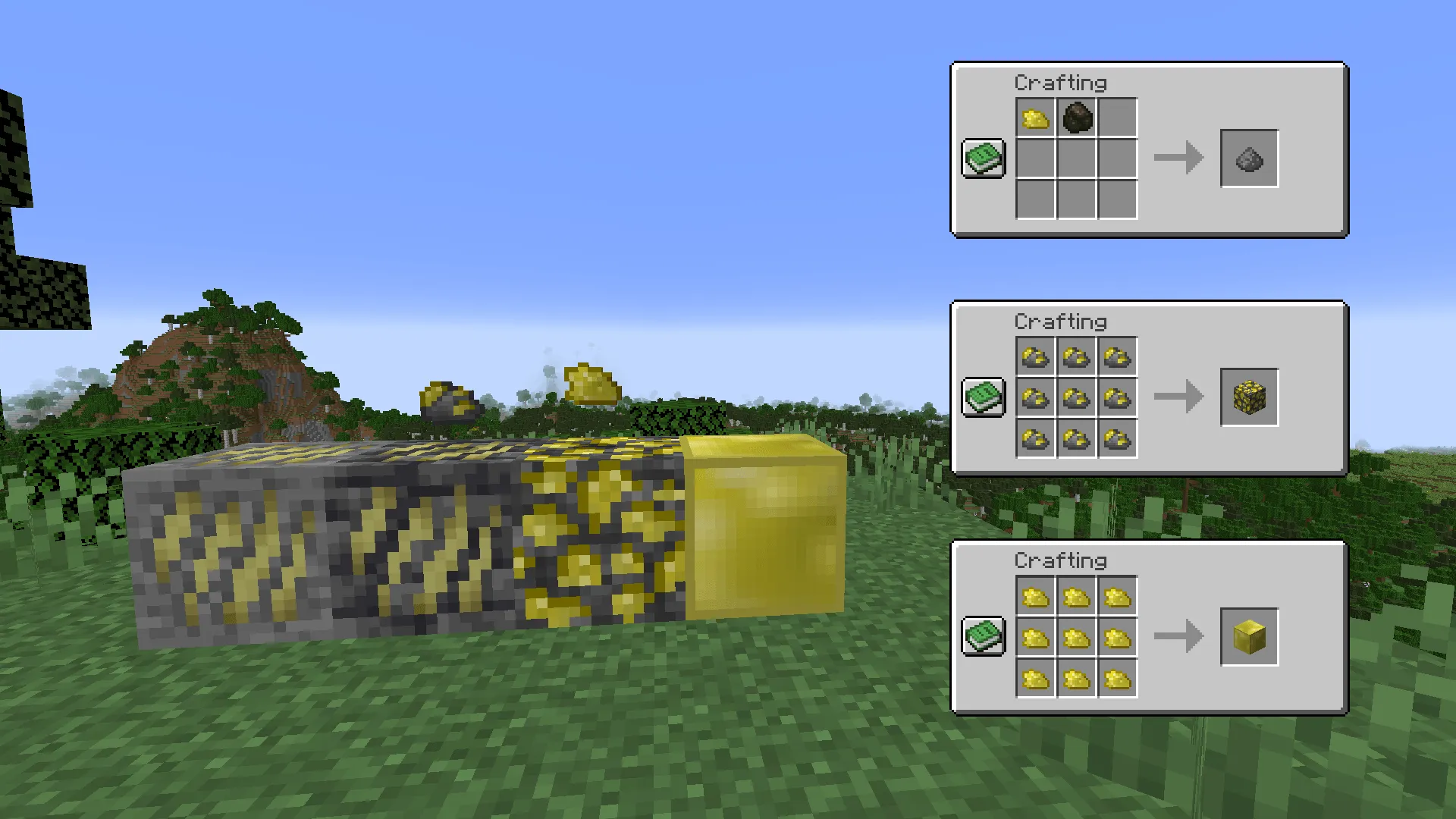Click the center gold ingot of the bottom recipe
The image size is (1456, 819).
click(1076, 637)
